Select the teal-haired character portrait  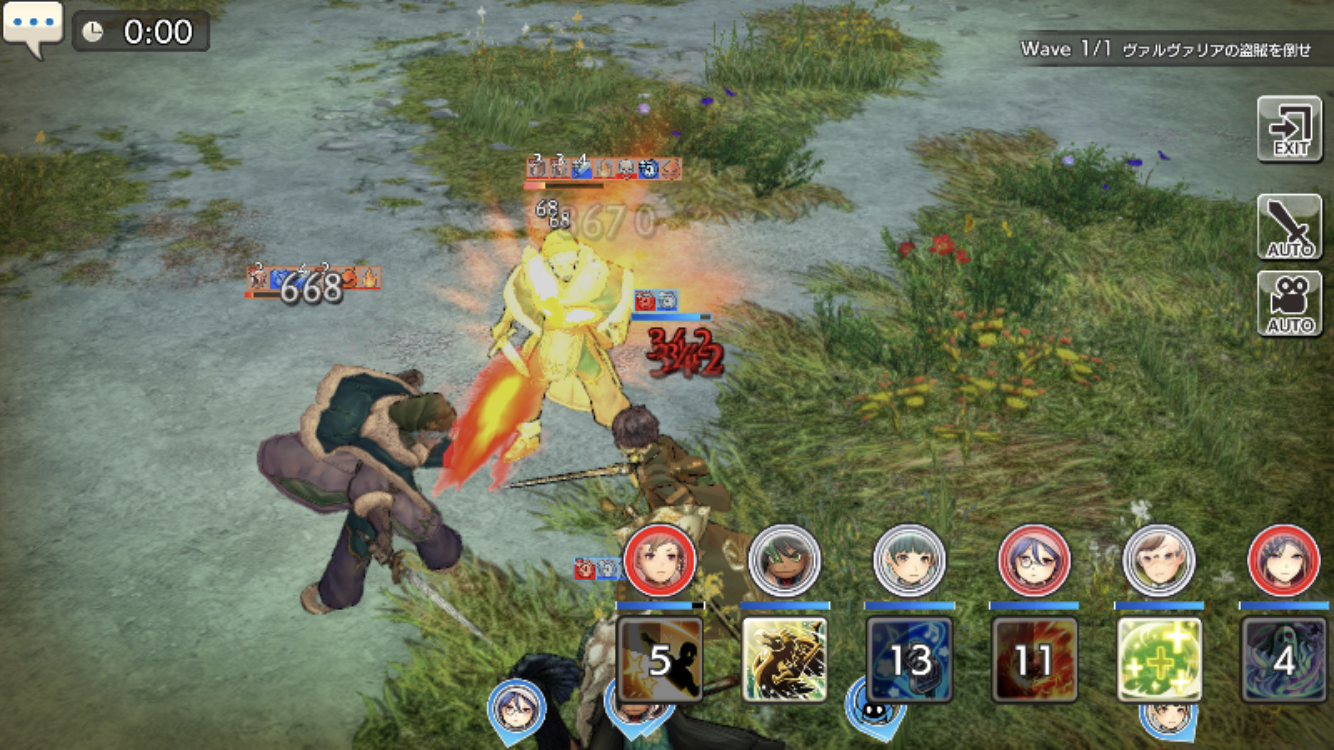tap(909, 561)
